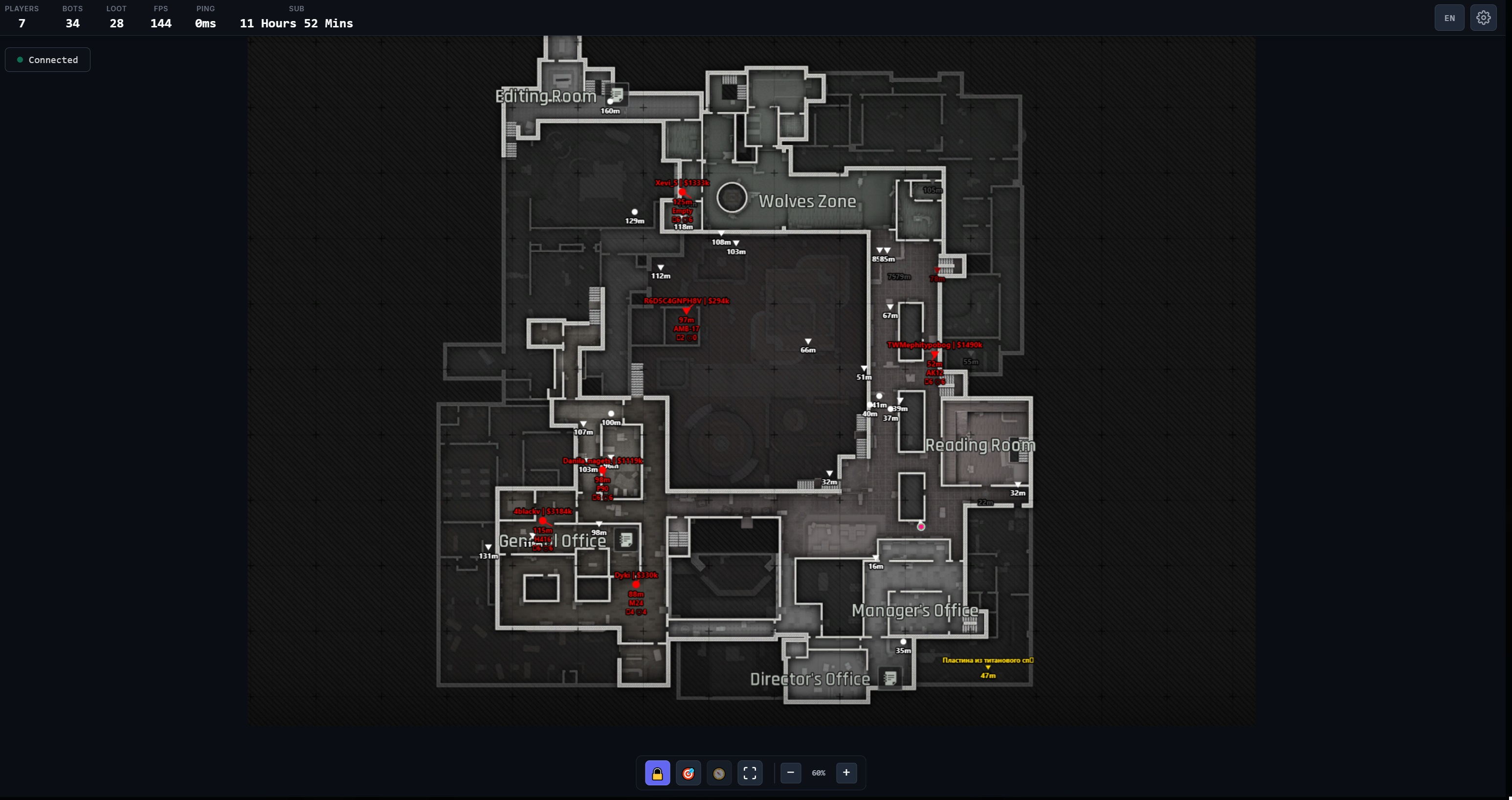
Task: Toggle the padlock map lock button
Action: click(x=657, y=773)
